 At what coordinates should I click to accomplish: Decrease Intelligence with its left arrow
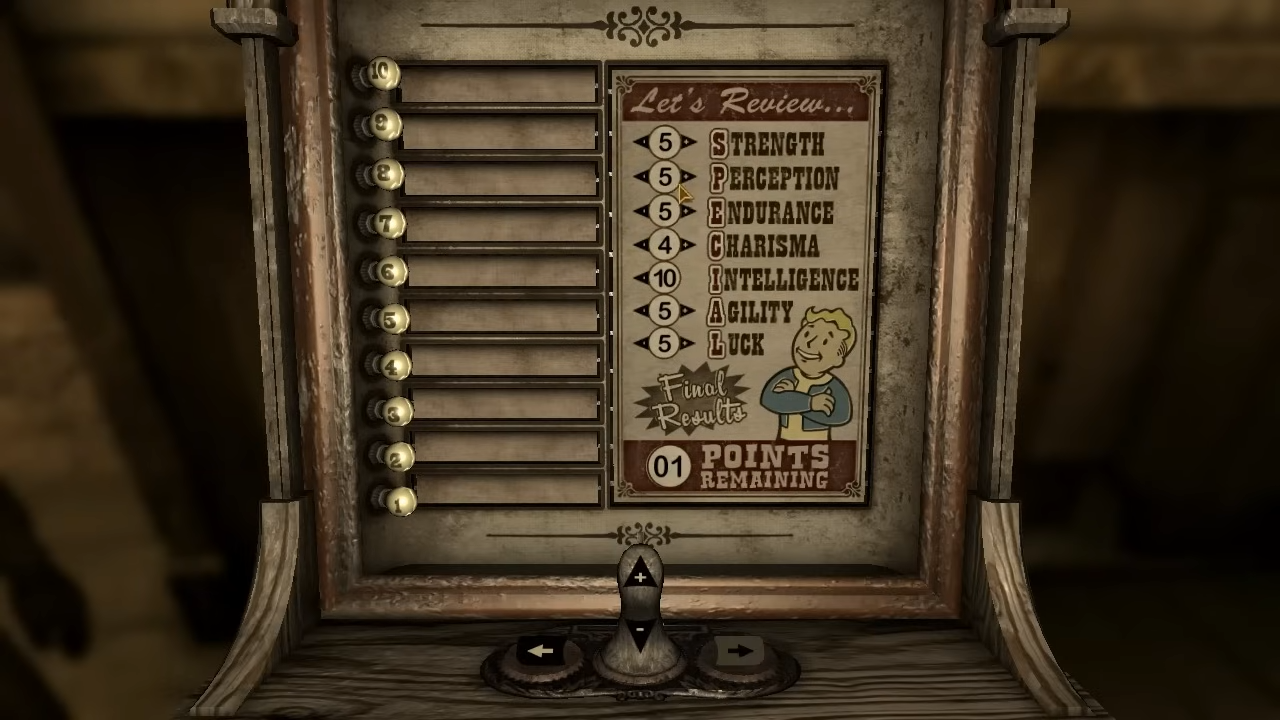(x=641, y=279)
